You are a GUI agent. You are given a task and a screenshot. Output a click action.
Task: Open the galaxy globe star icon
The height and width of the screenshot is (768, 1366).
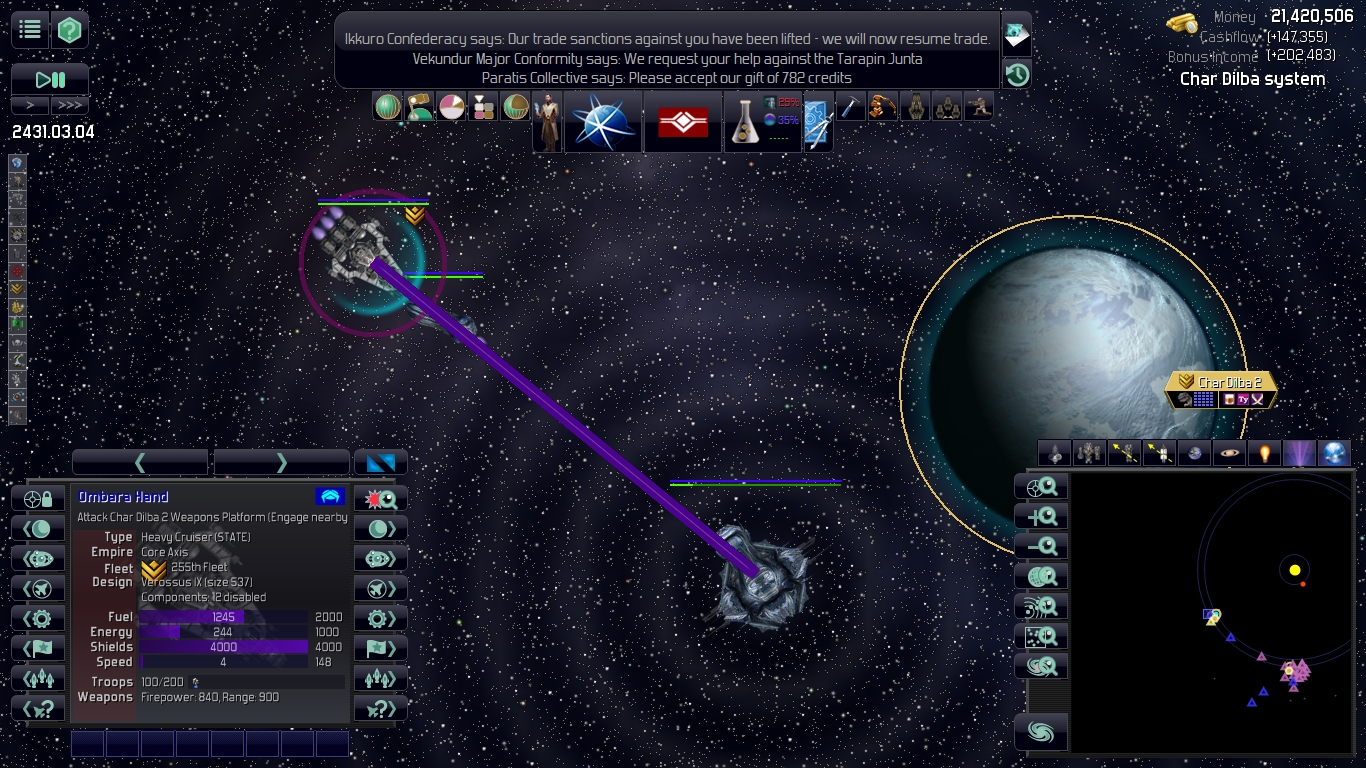coord(603,122)
